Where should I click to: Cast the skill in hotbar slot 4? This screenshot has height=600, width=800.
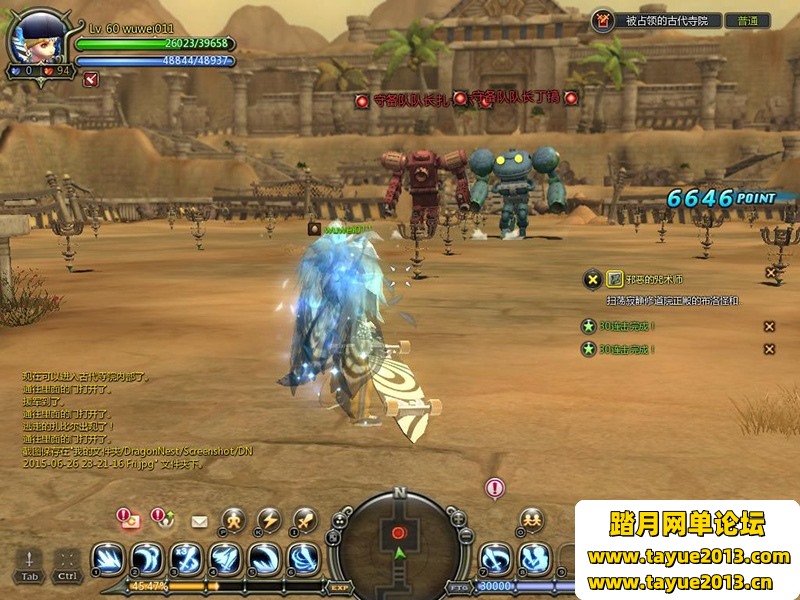tap(225, 558)
